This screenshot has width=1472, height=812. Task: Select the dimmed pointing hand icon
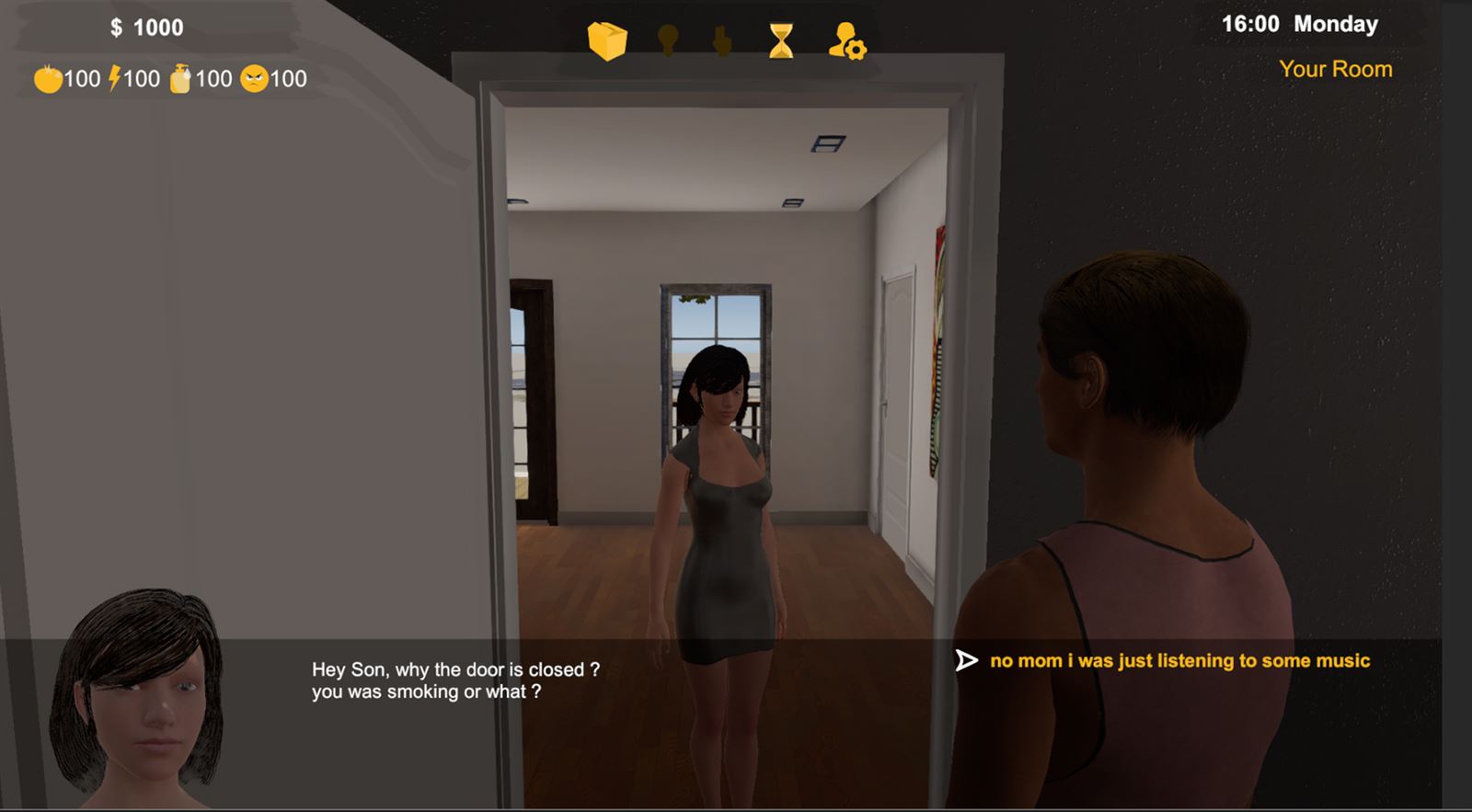(x=723, y=41)
